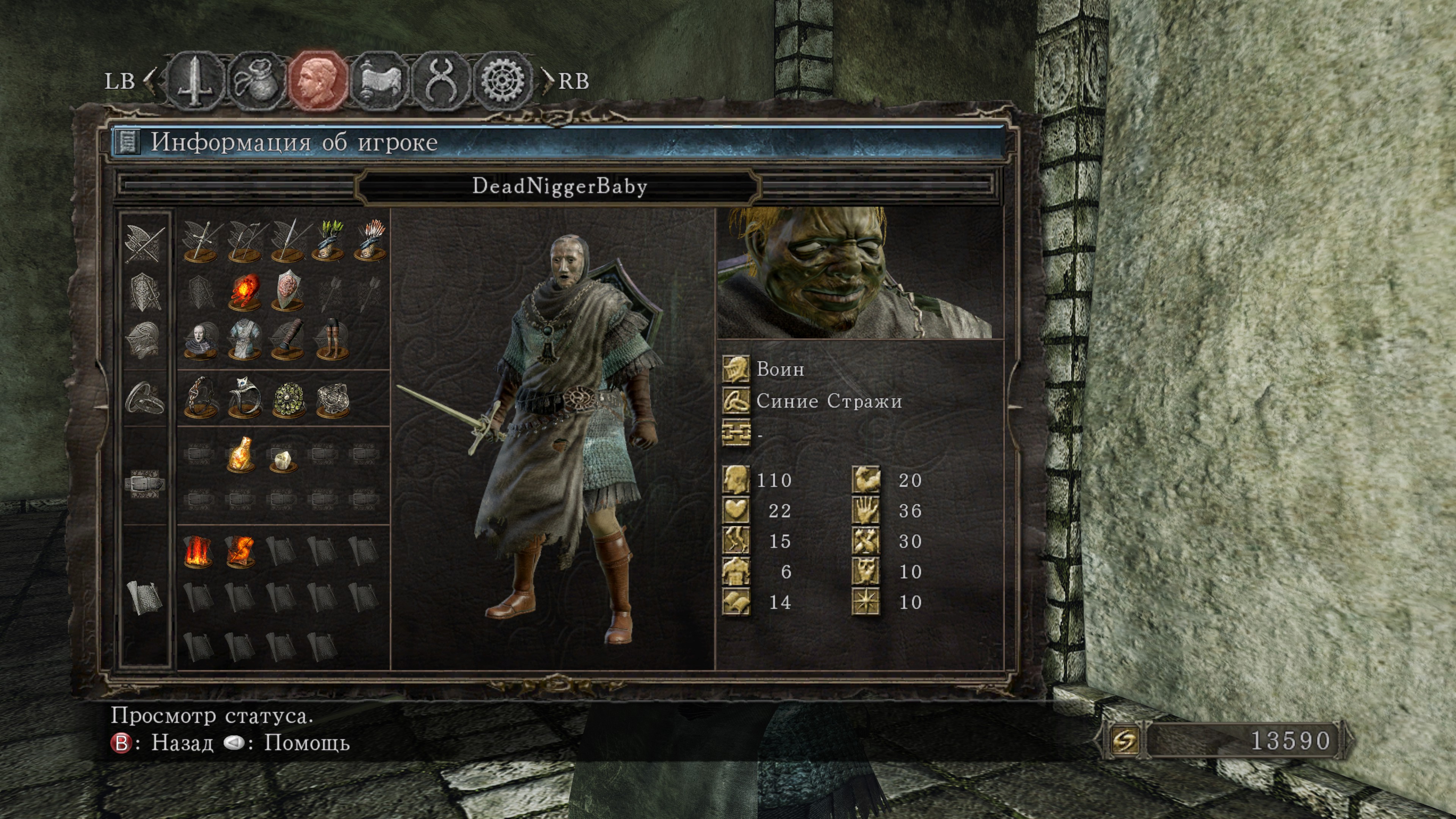
Task: Open the equipment tab with sword icon
Action: pos(195,81)
